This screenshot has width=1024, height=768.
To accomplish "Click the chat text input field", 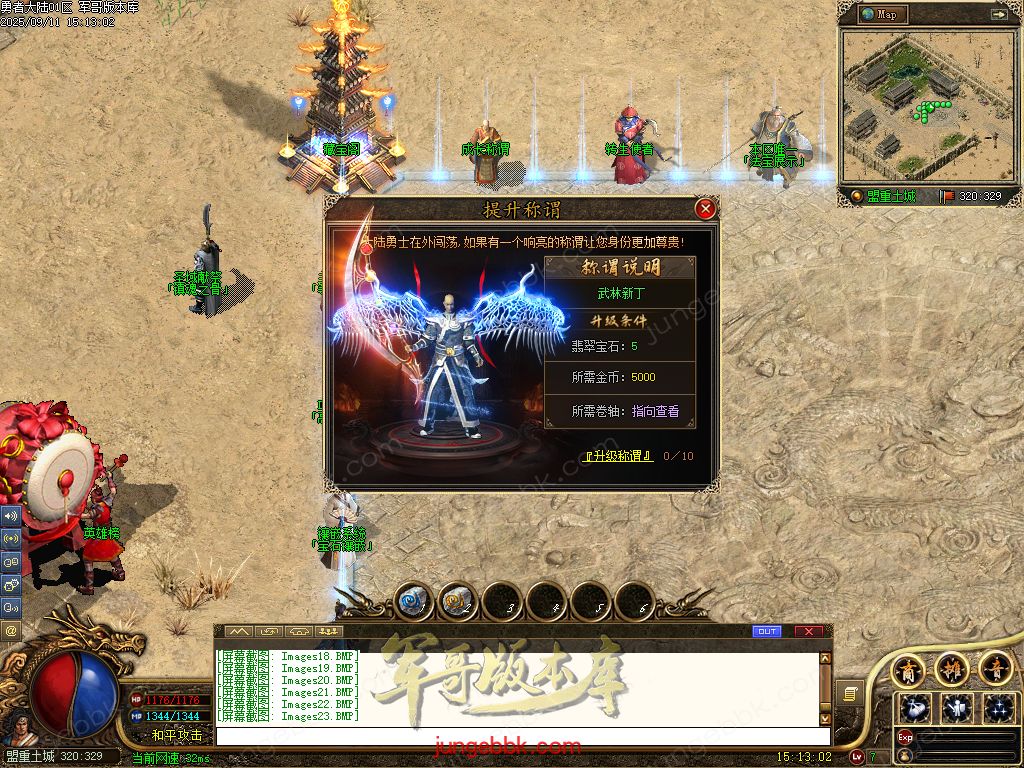I will click(x=520, y=737).
